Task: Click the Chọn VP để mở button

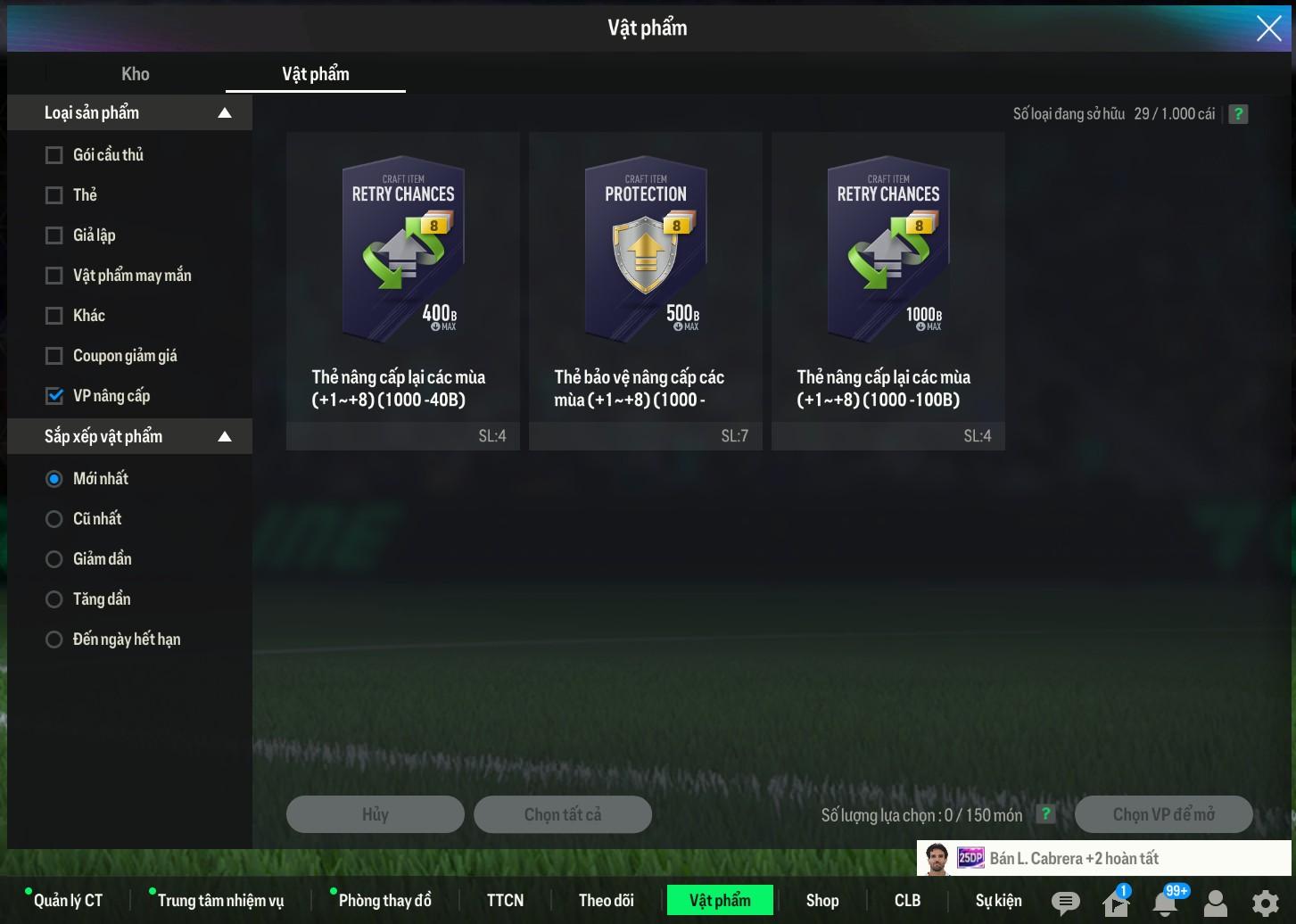Action: [x=1163, y=814]
